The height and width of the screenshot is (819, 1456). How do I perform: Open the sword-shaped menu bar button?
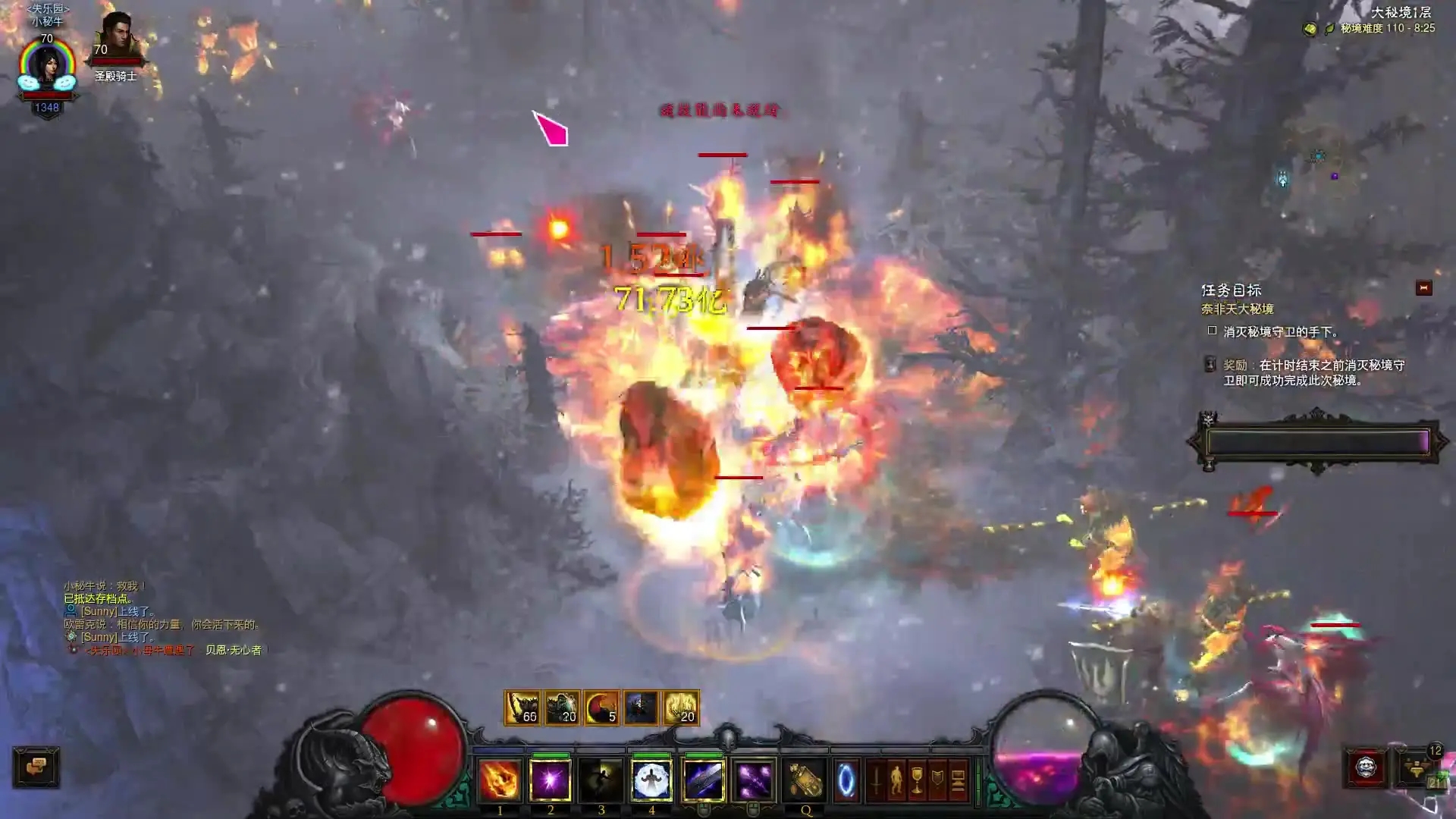876,780
